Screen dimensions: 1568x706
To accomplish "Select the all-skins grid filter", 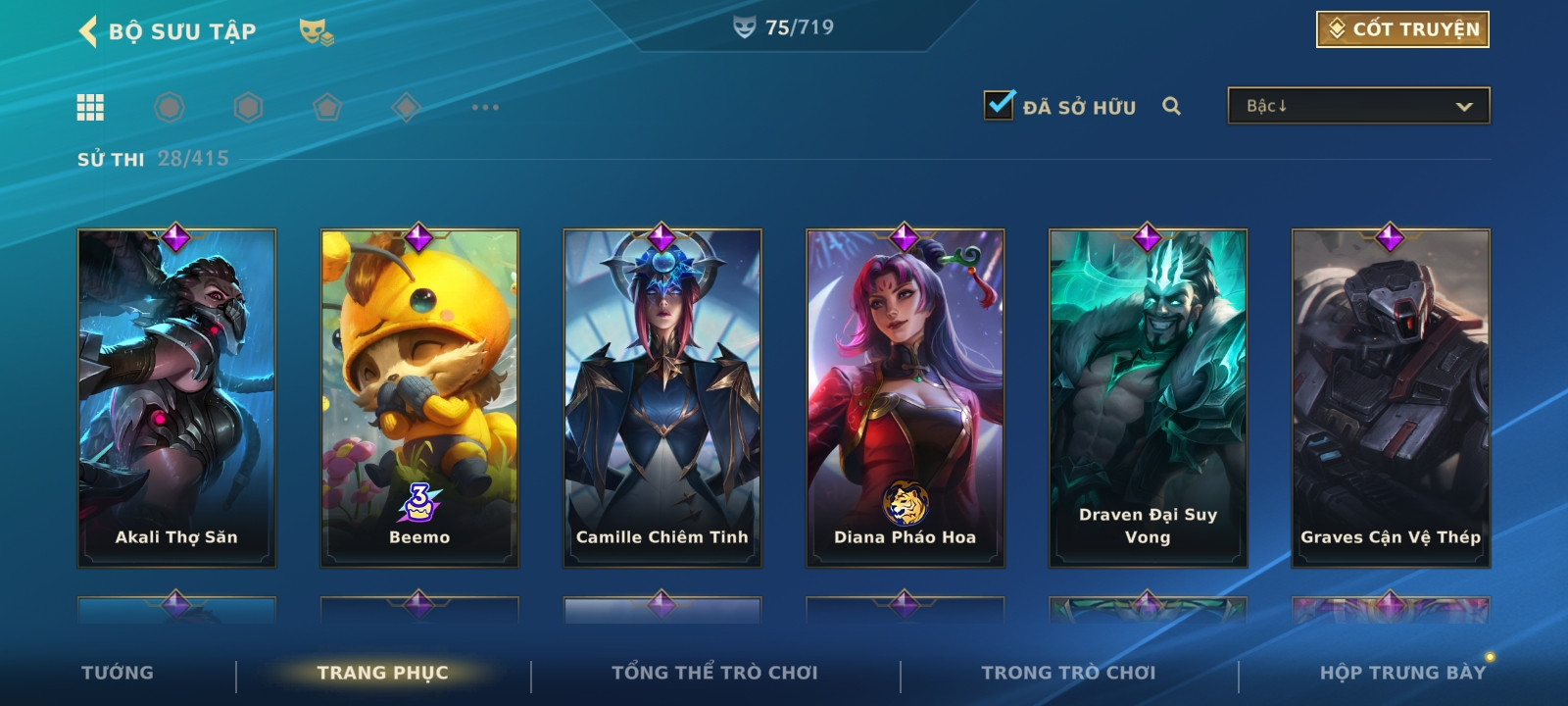I will point(90,107).
